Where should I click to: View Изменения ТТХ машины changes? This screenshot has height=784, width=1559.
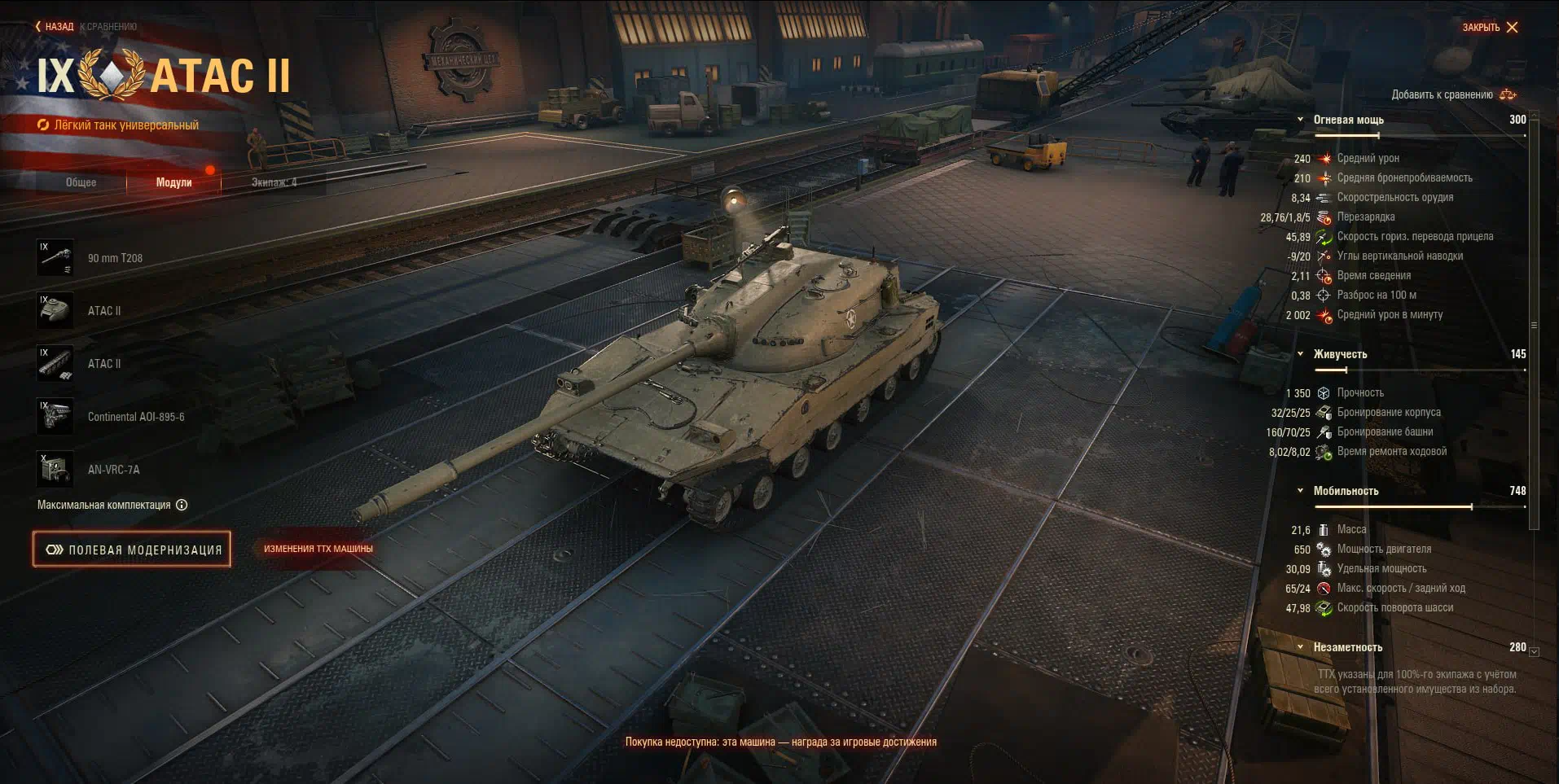pyautogui.click(x=318, y=549)
